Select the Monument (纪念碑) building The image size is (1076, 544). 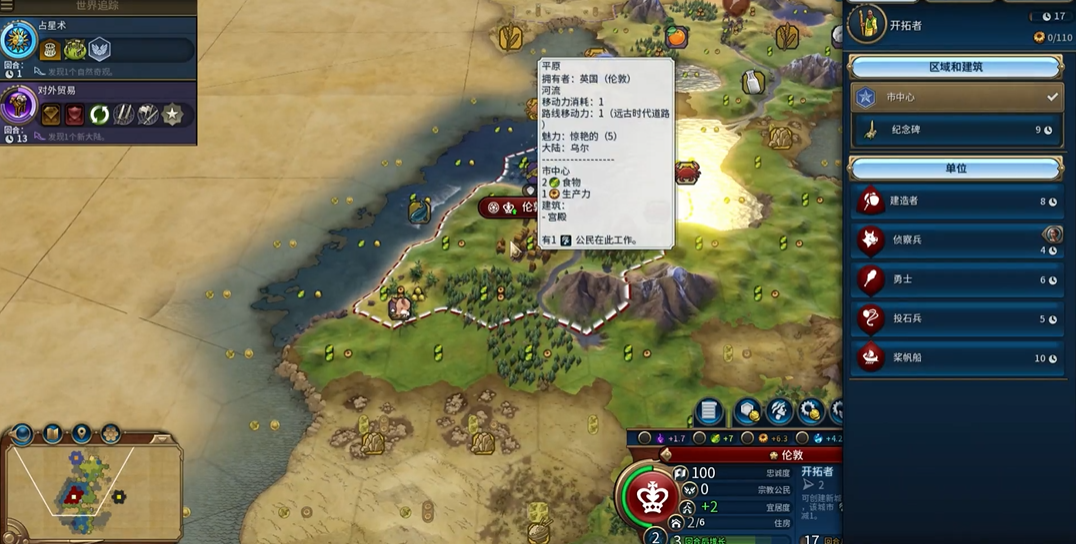[x=955, y=130]
